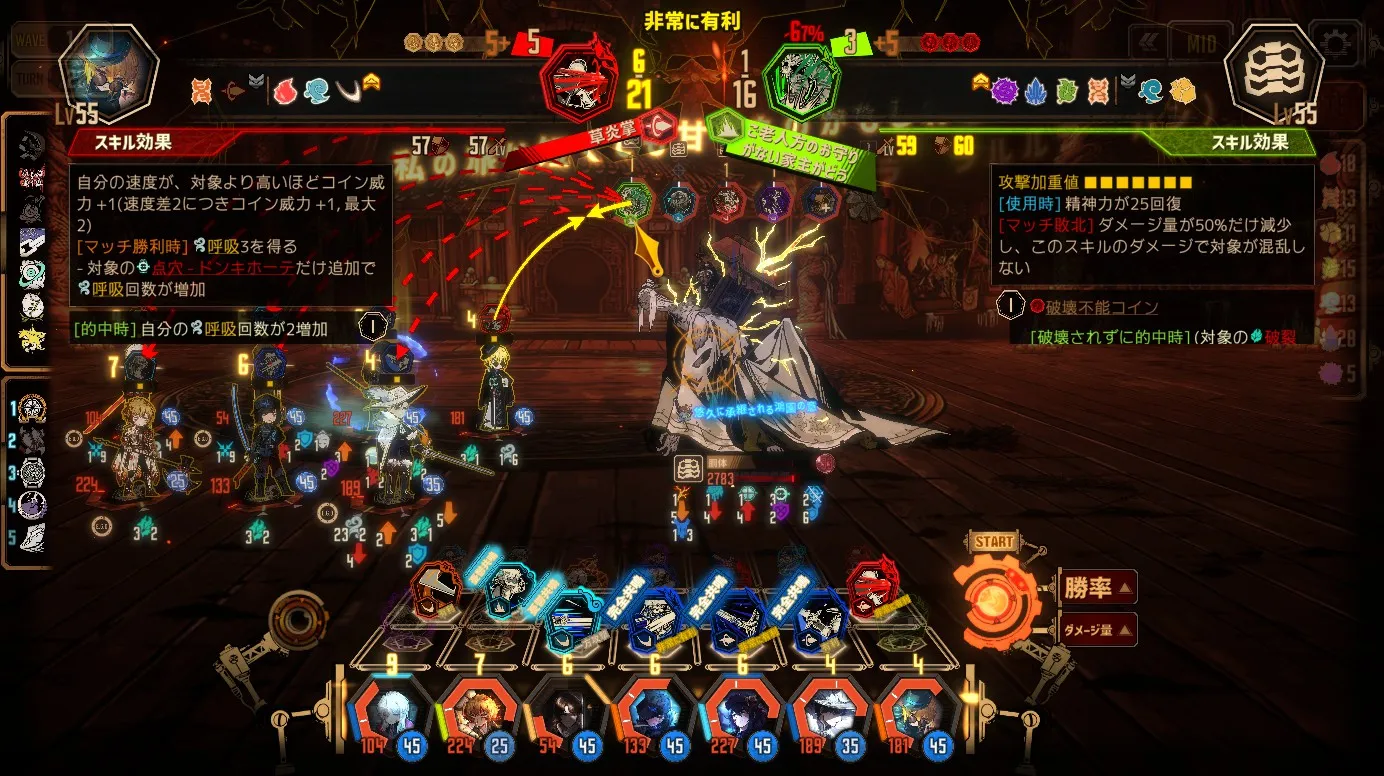Select the red skill above the 104 HP sinner
This screenshot has width=1384, height=776.
[435, 590]
